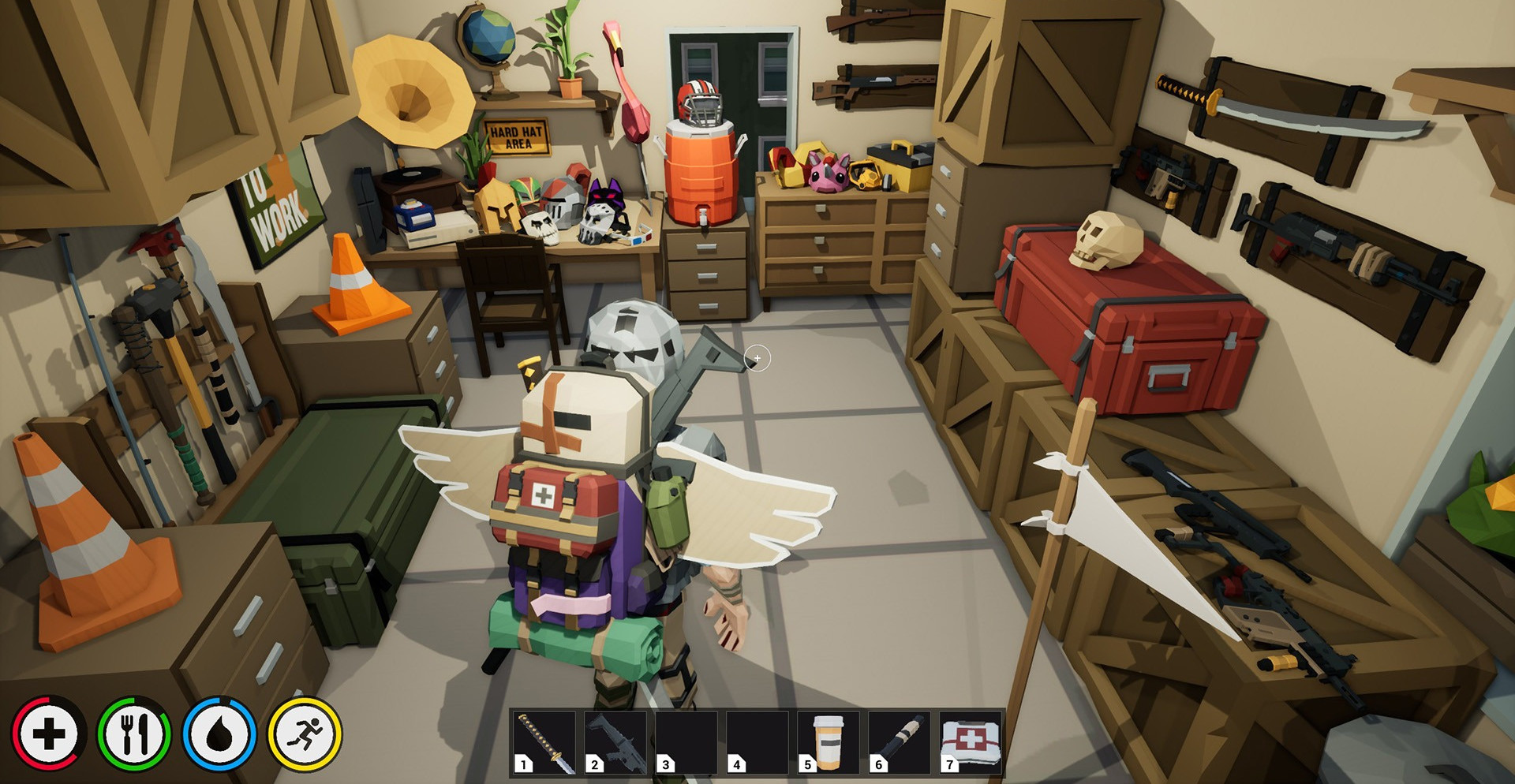The width and height of the screenshot is (1515, 784).
Task: Select the yellow running man stamina icon
Action: (305, 734)
